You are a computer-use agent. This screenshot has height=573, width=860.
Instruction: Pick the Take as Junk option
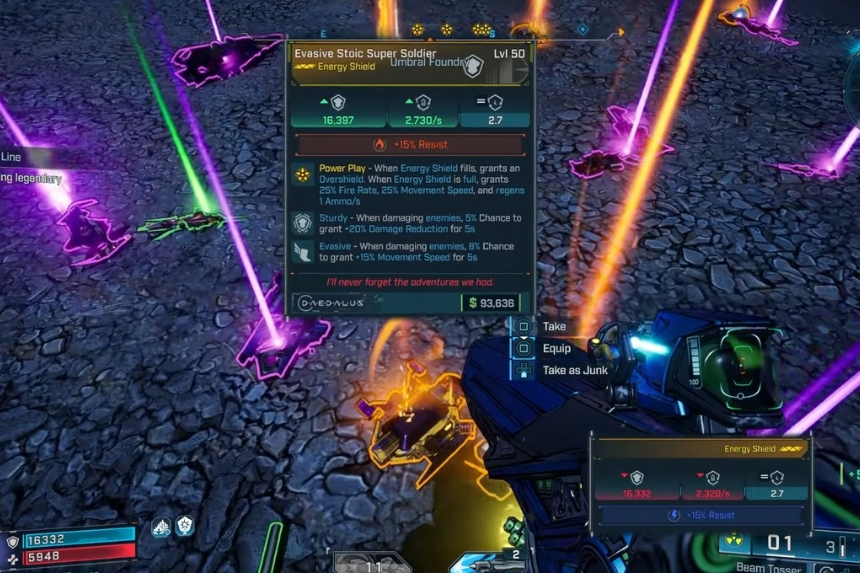[x=574, y=371]
